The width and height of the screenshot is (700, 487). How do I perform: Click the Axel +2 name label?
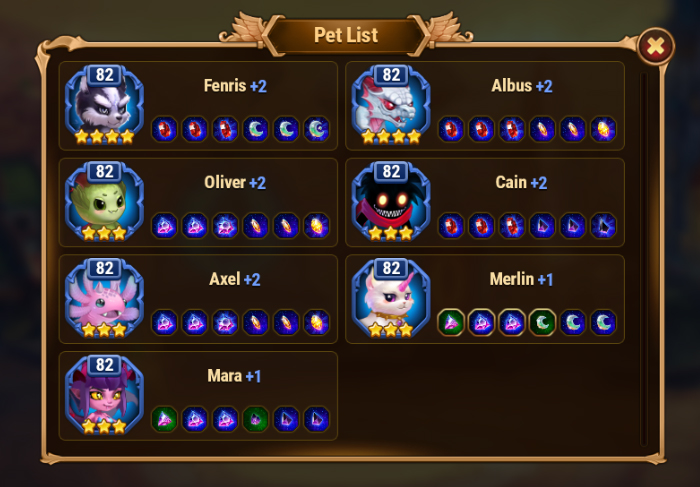coord(235,279)
